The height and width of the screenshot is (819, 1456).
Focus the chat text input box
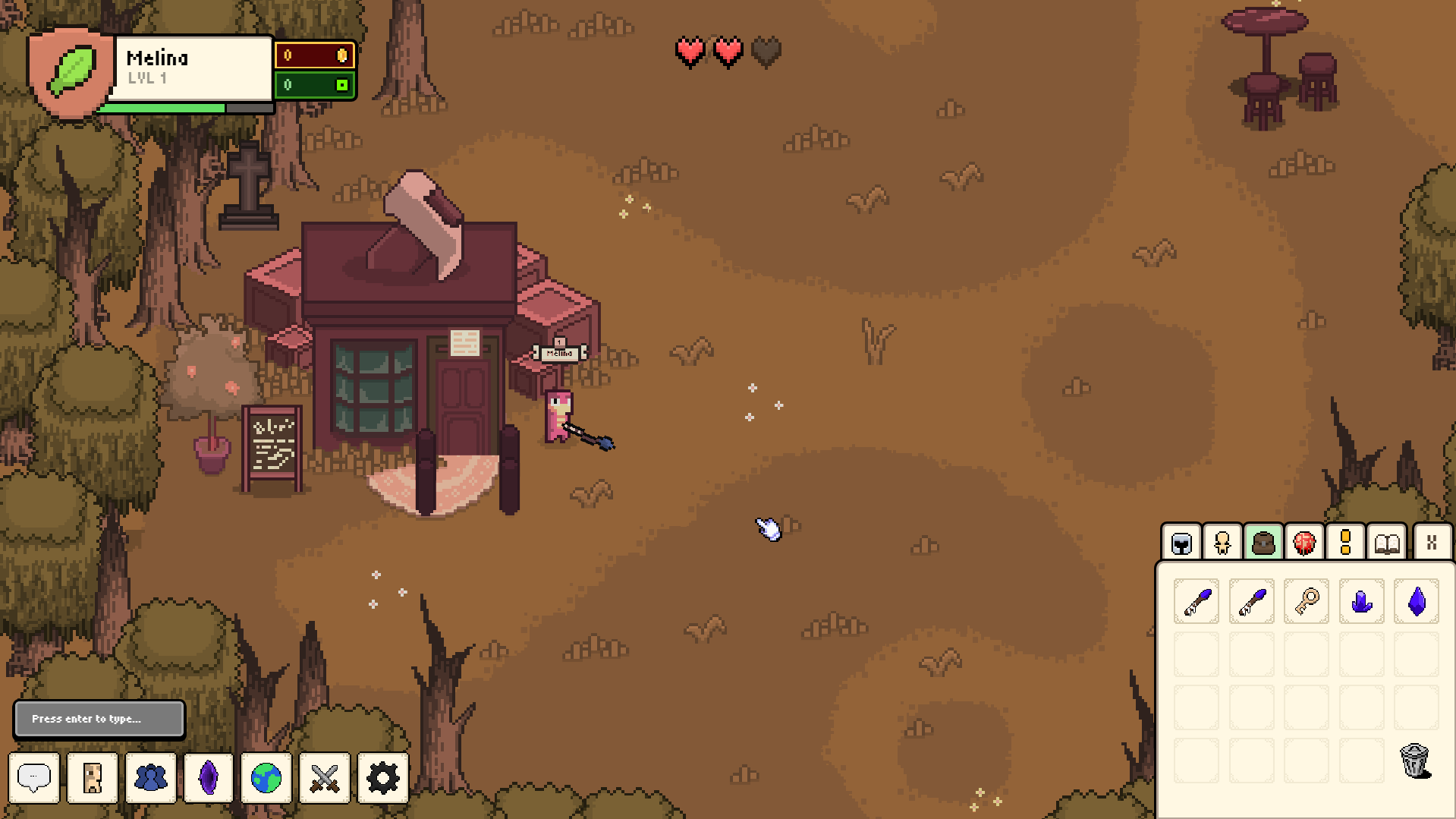coord(99,718)
